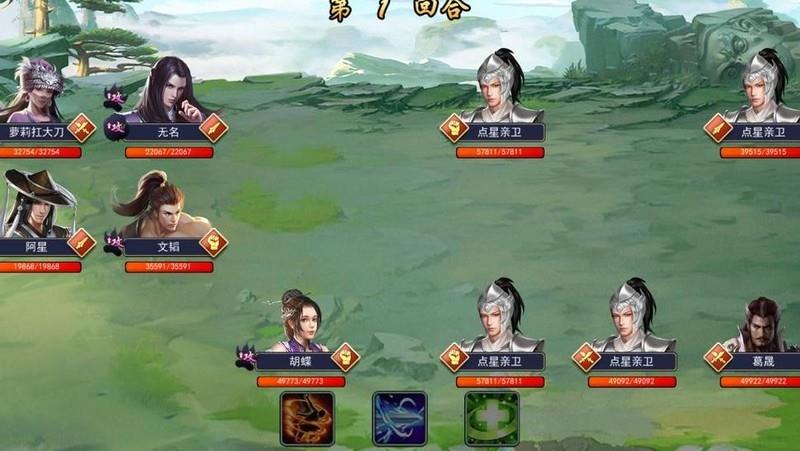Use the blue wind slash skill
This screenshot has width=800, height=451.
(399, 418)
